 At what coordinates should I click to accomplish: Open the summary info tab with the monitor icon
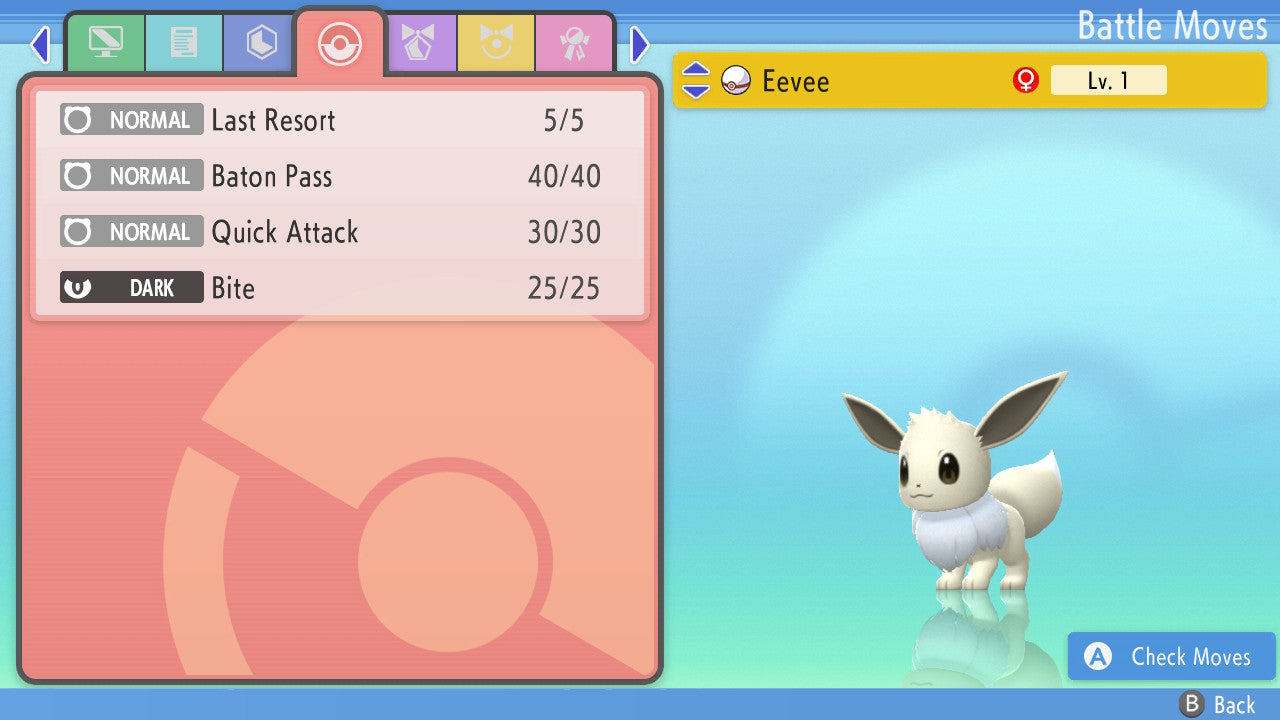click(105, 43)
